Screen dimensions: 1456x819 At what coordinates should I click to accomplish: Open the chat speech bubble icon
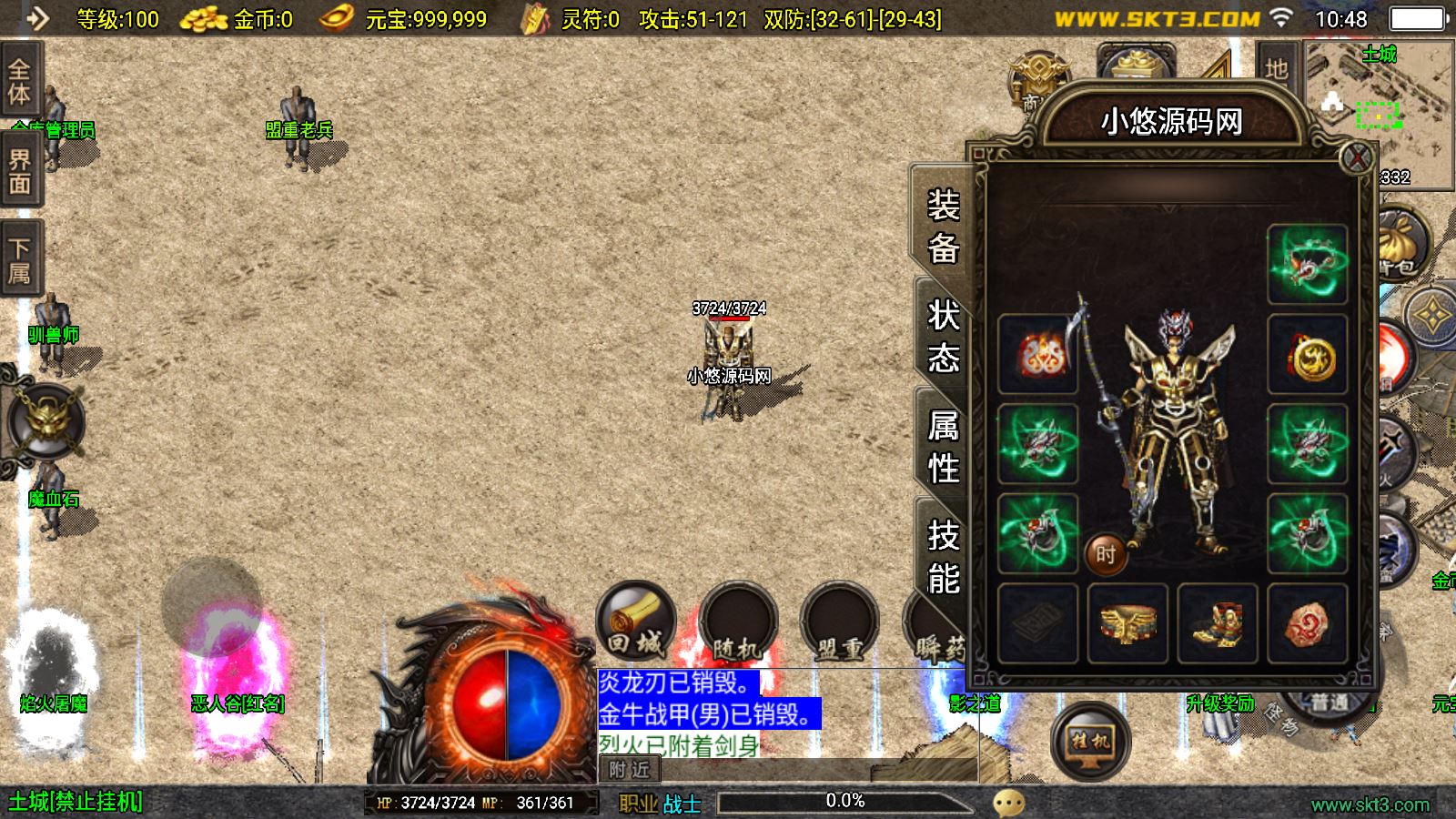pyautogui.click(x=1008, y=803)
